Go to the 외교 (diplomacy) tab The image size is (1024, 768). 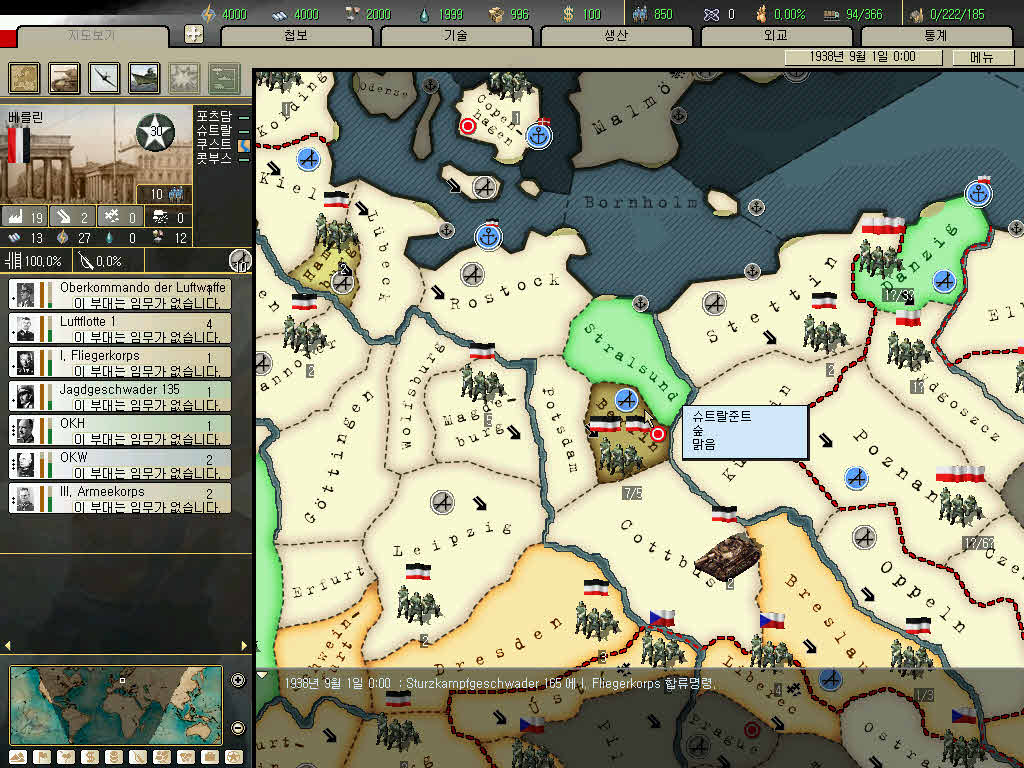click(x=775, y=35)
